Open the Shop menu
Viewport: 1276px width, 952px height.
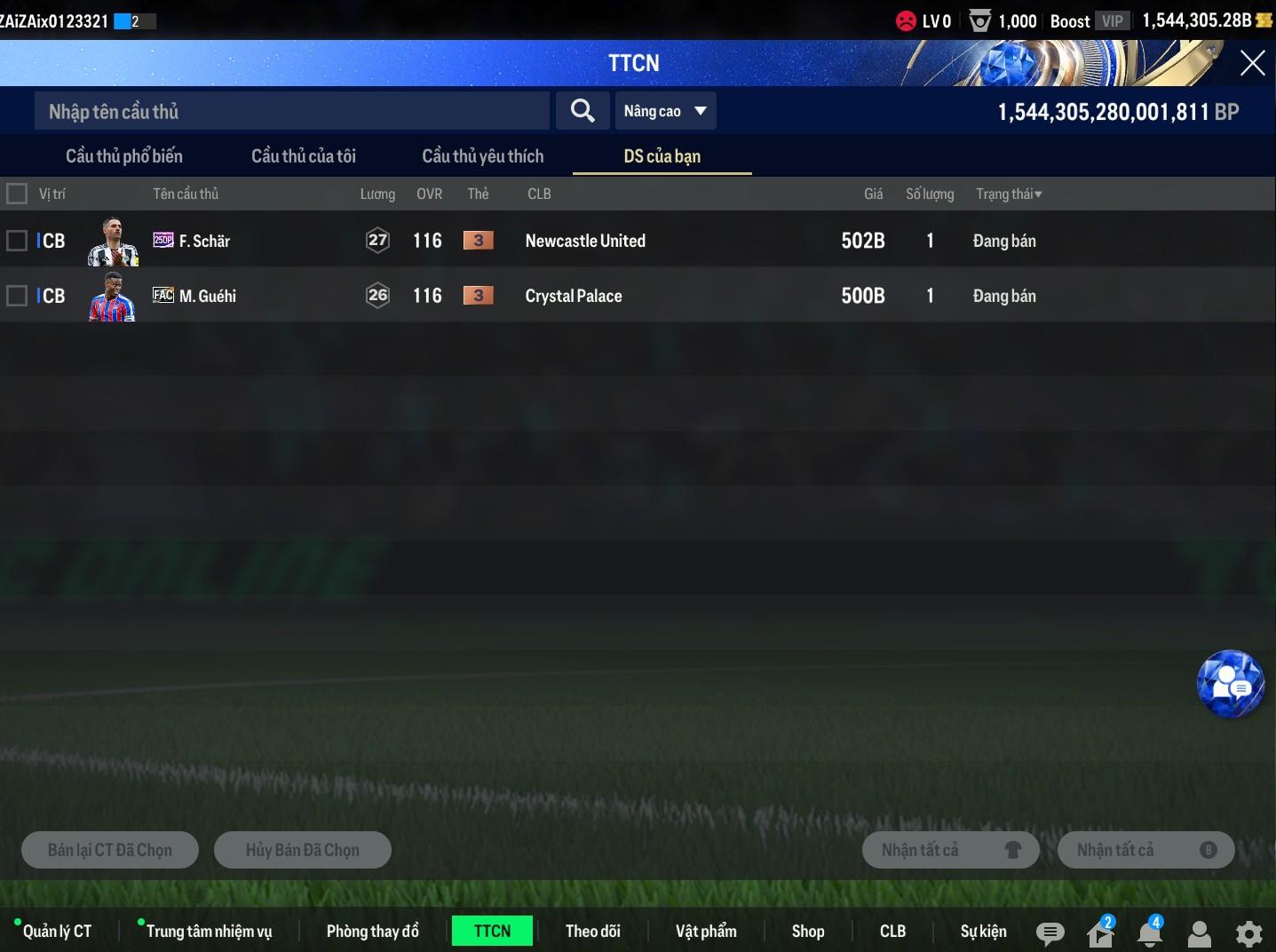[x=808, y=931]
